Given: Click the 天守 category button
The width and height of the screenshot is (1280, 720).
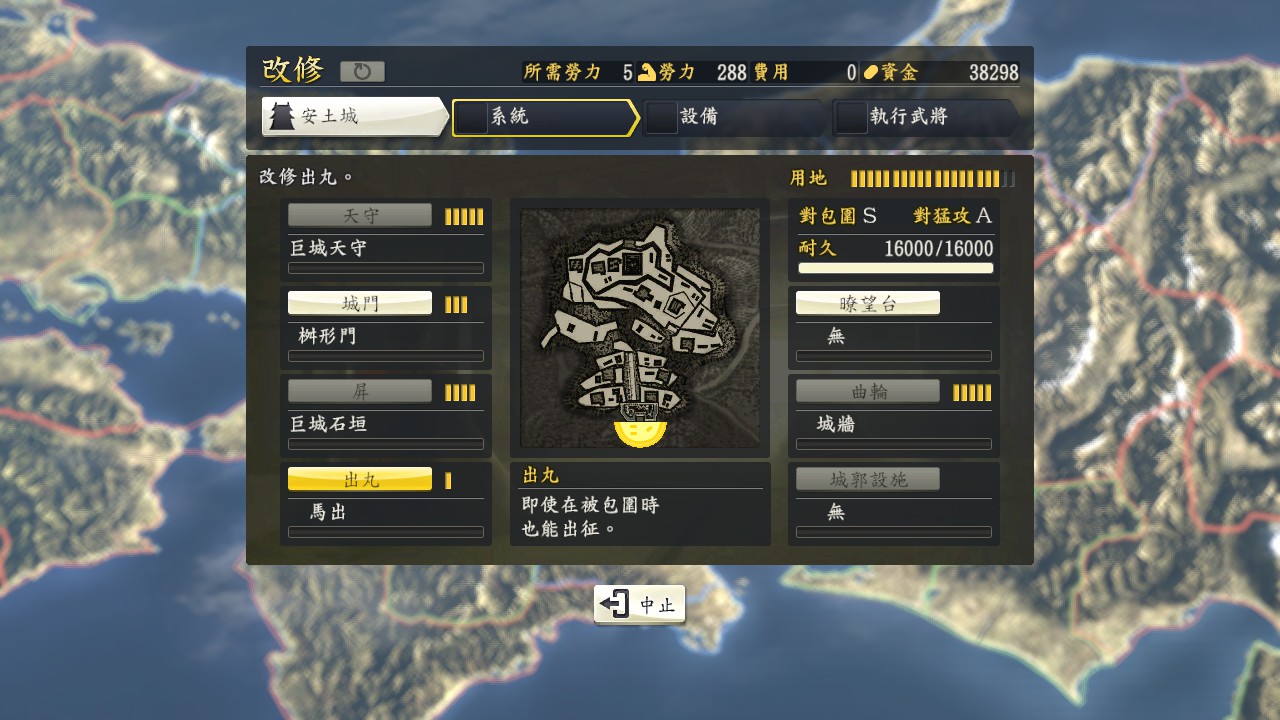Looking at the screenshot, I should click(x=360, y=213).
